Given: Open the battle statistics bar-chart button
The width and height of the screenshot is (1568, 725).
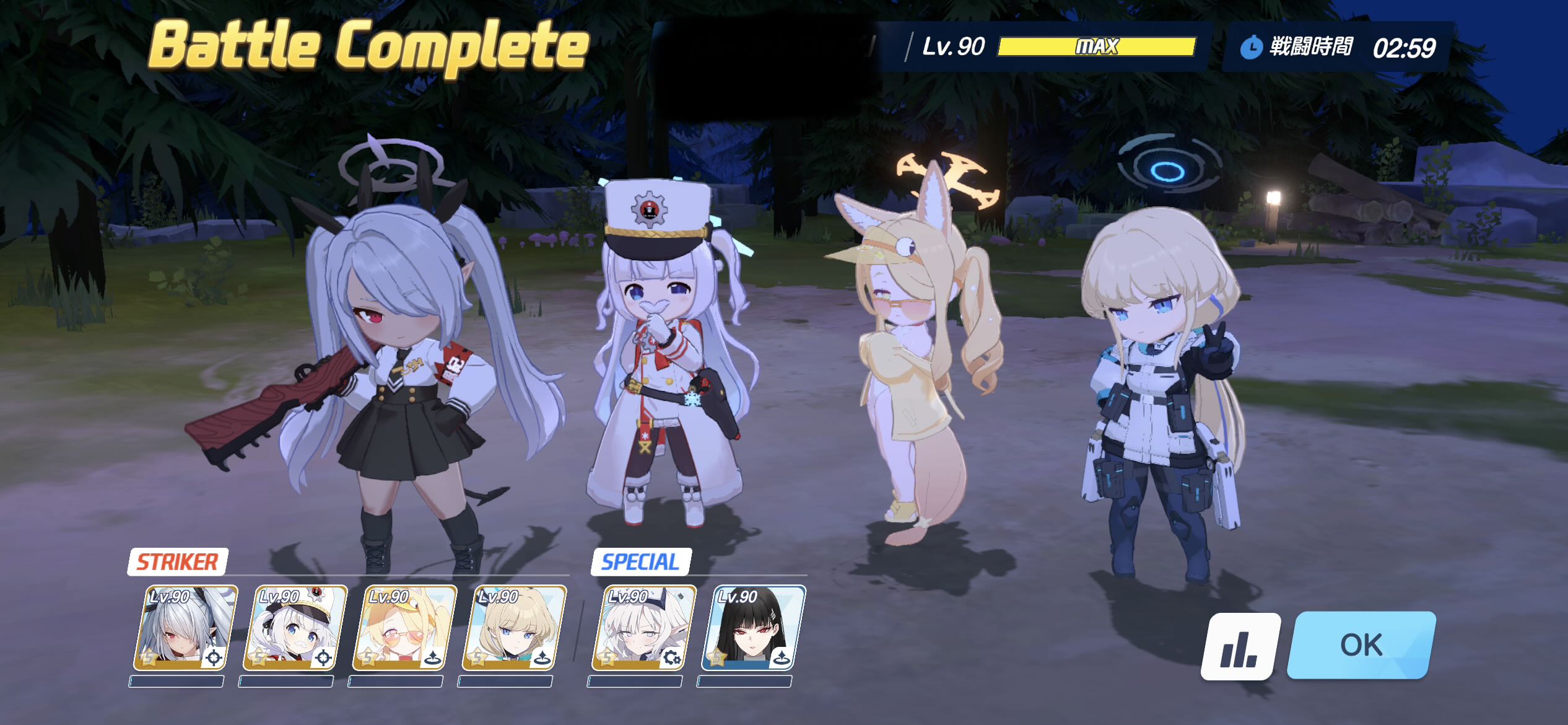Looking at the screenshot, I should 1240,646.
